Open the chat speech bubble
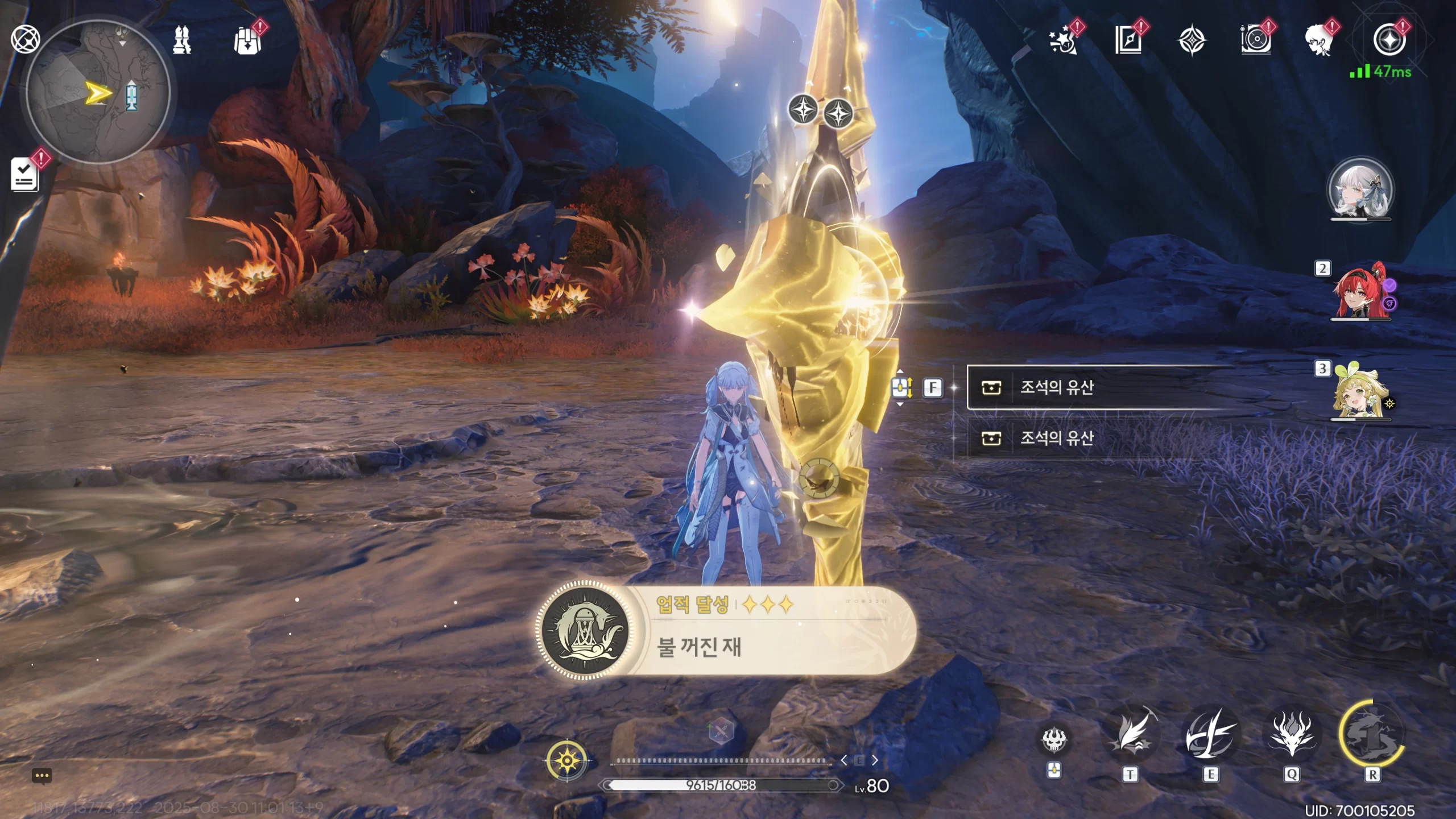Image resolution: width=1456 pixels, height=819 pixels. tap(42, 776)
